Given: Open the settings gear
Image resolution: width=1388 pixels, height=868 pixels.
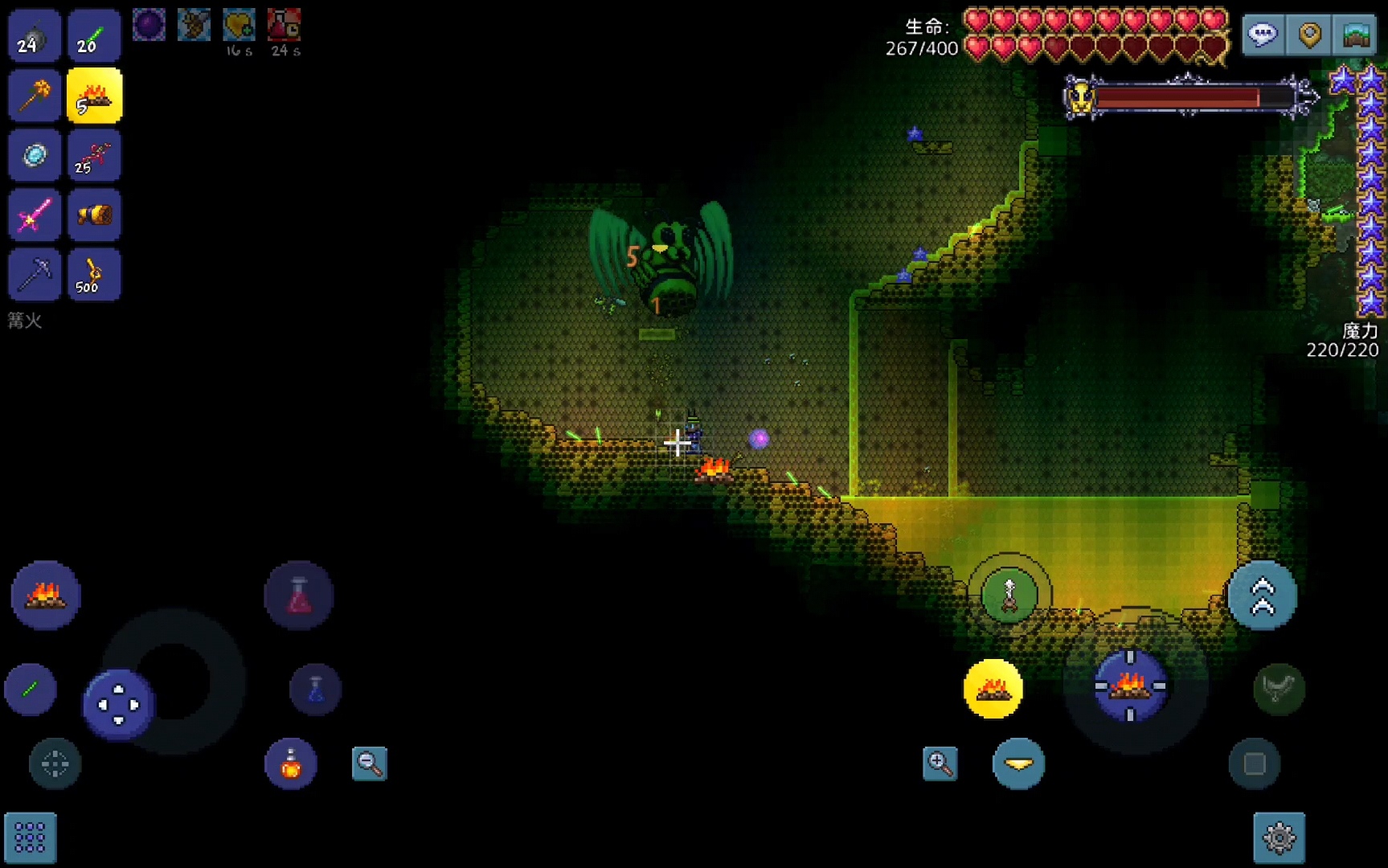Looking at the screenshot, I should tap(1279, 838).
